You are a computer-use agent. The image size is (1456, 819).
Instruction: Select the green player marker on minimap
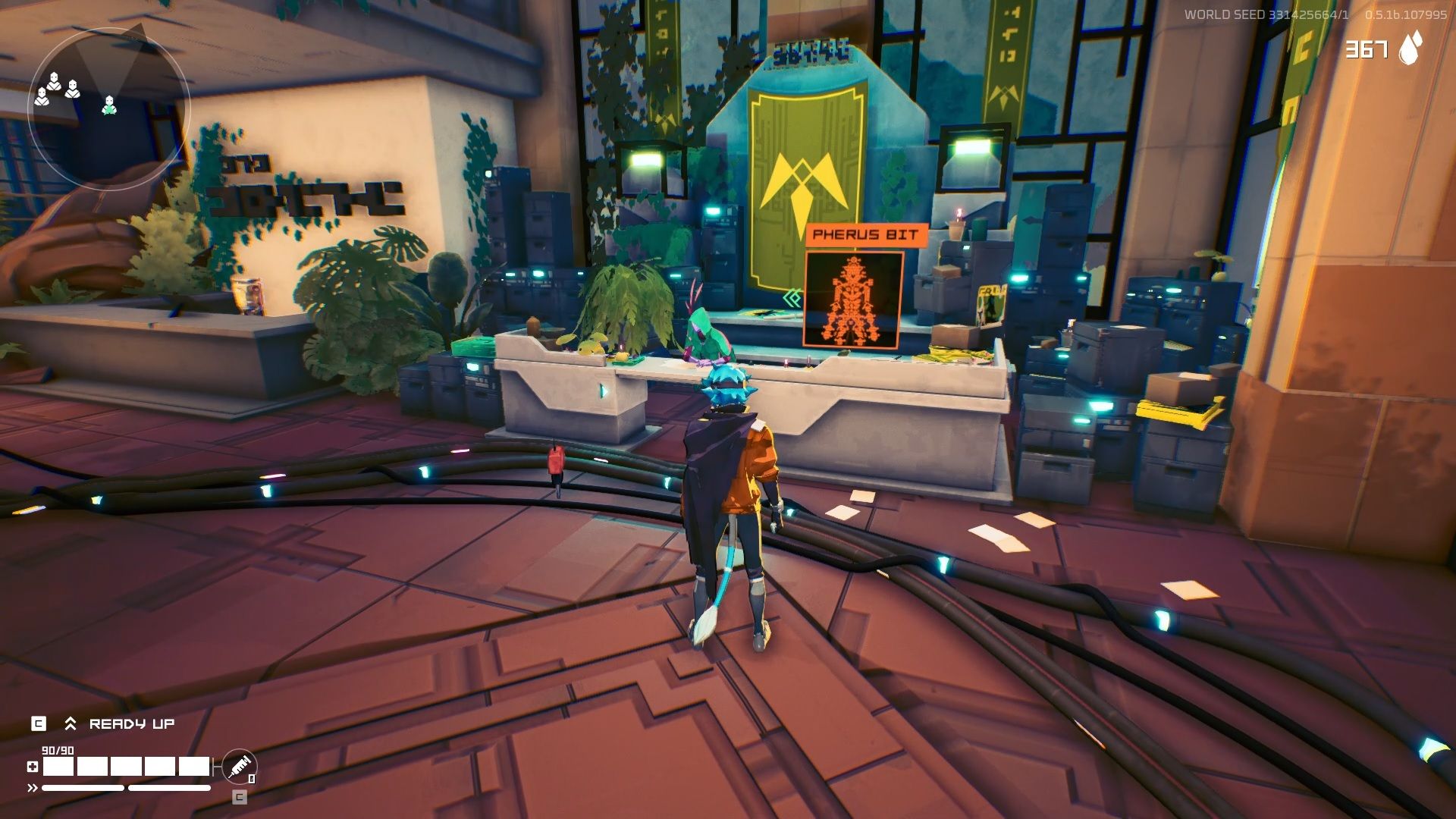109,105
